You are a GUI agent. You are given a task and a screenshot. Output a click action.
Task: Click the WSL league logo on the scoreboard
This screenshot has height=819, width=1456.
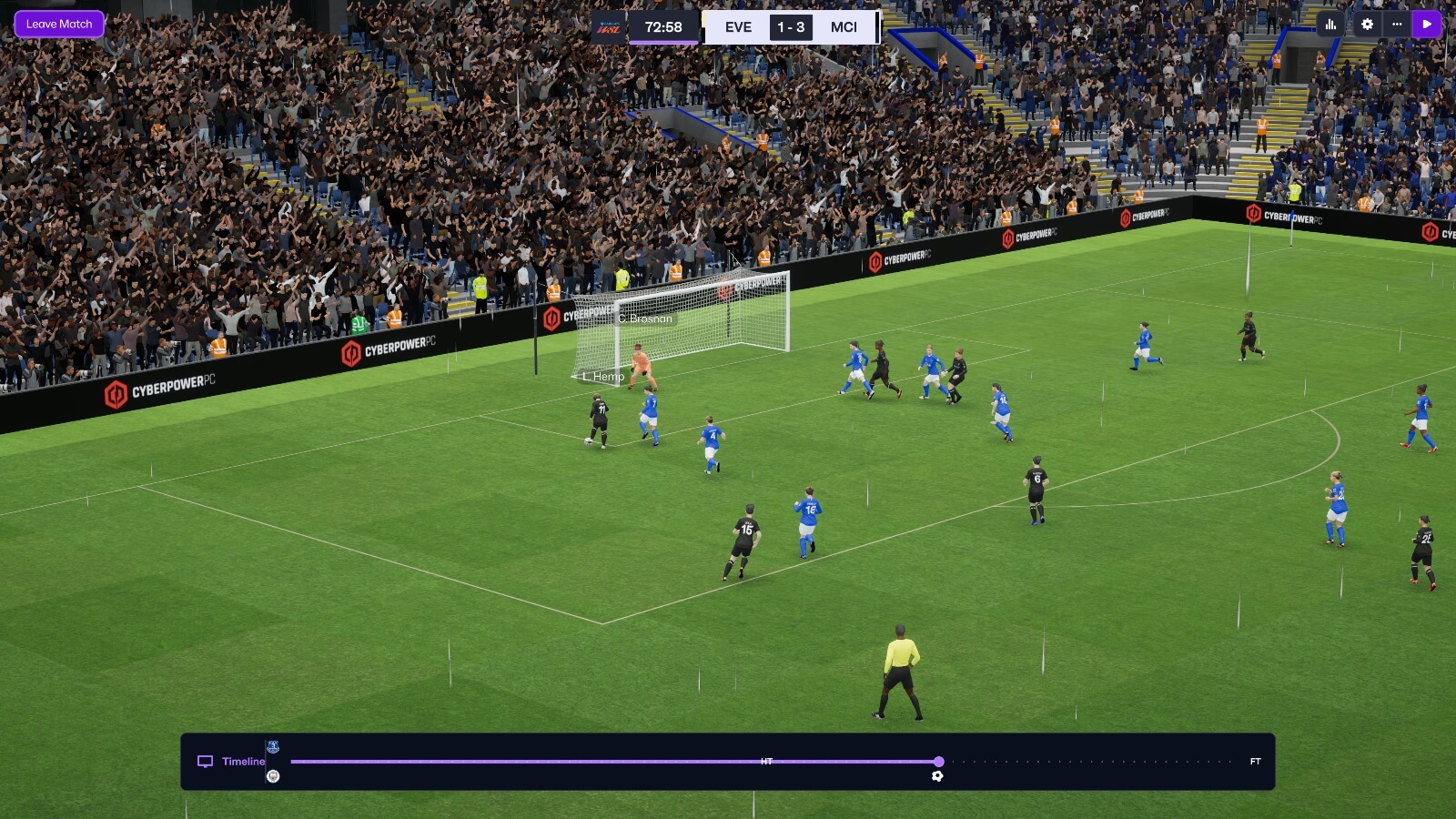tap(611, 27)
